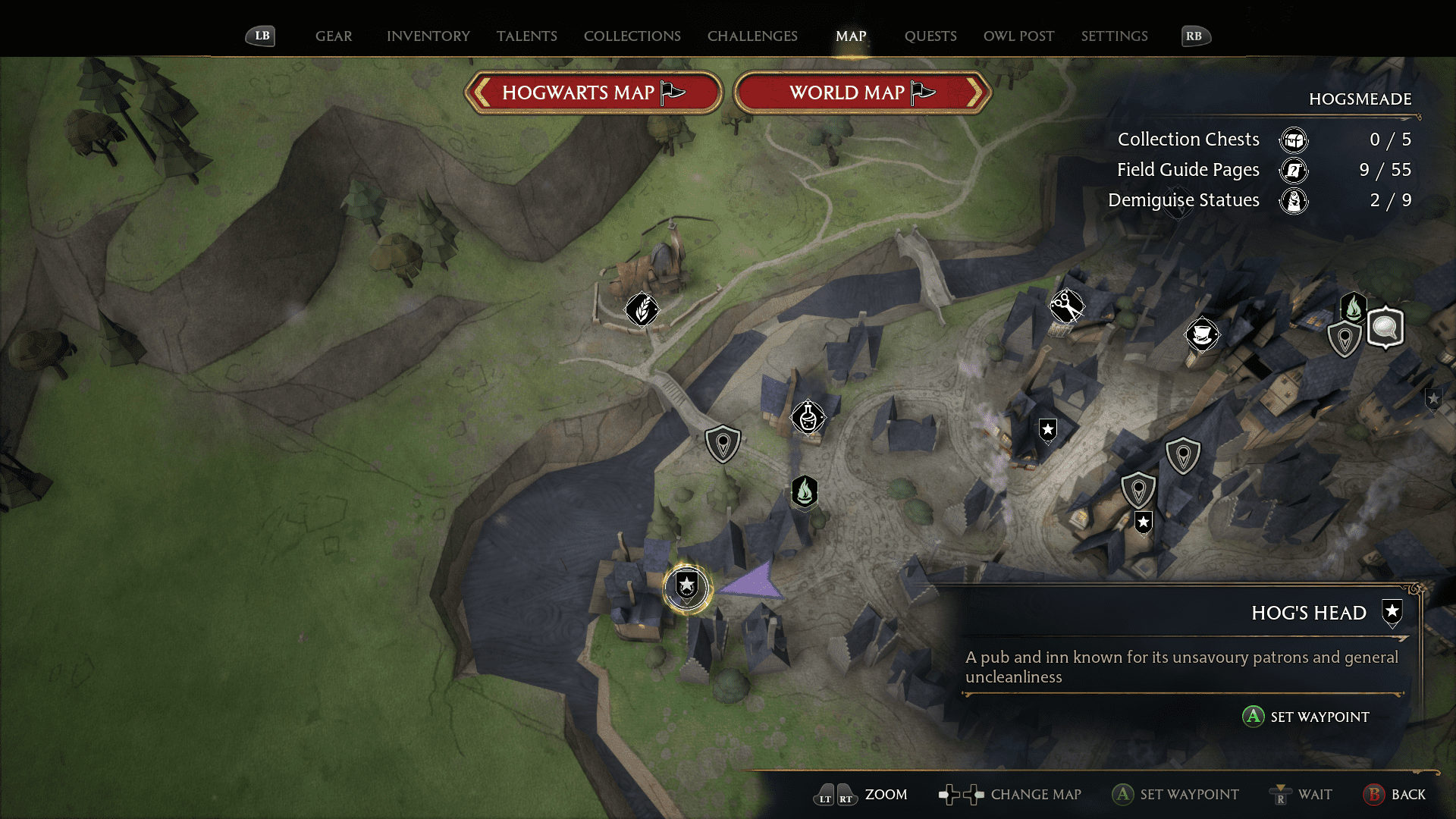Select the top-hat clothing shop icon
Screen dimensions: 1456x819
point(1203,334)
